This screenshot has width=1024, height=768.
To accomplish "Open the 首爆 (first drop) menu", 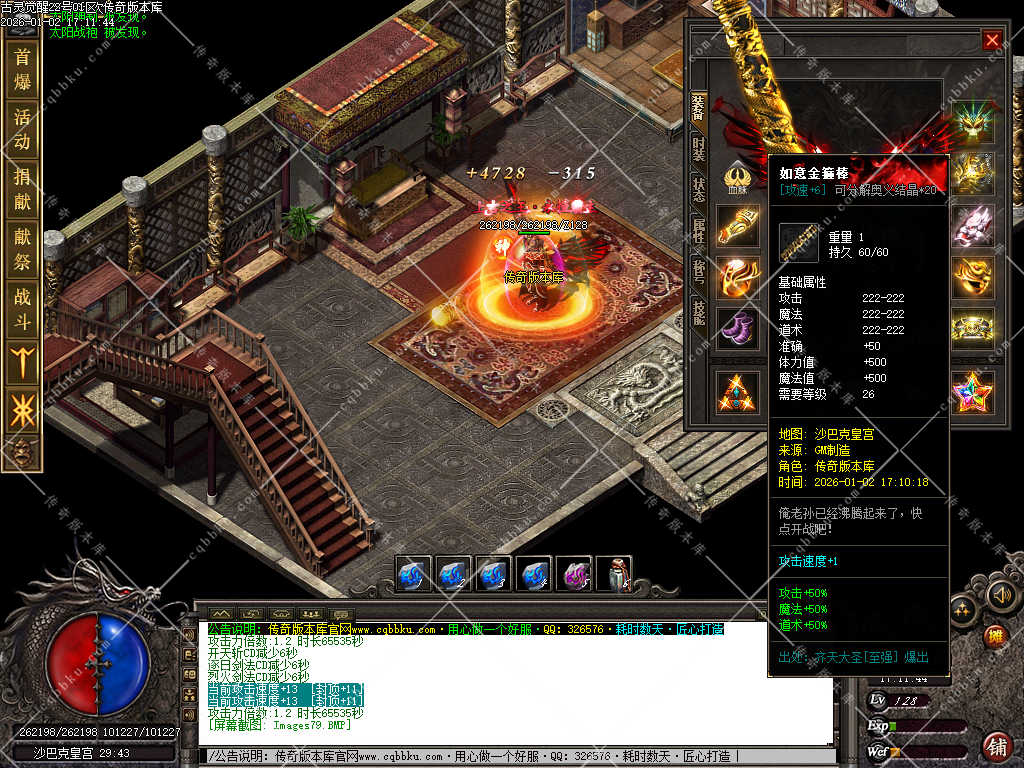I will [22, 68].
